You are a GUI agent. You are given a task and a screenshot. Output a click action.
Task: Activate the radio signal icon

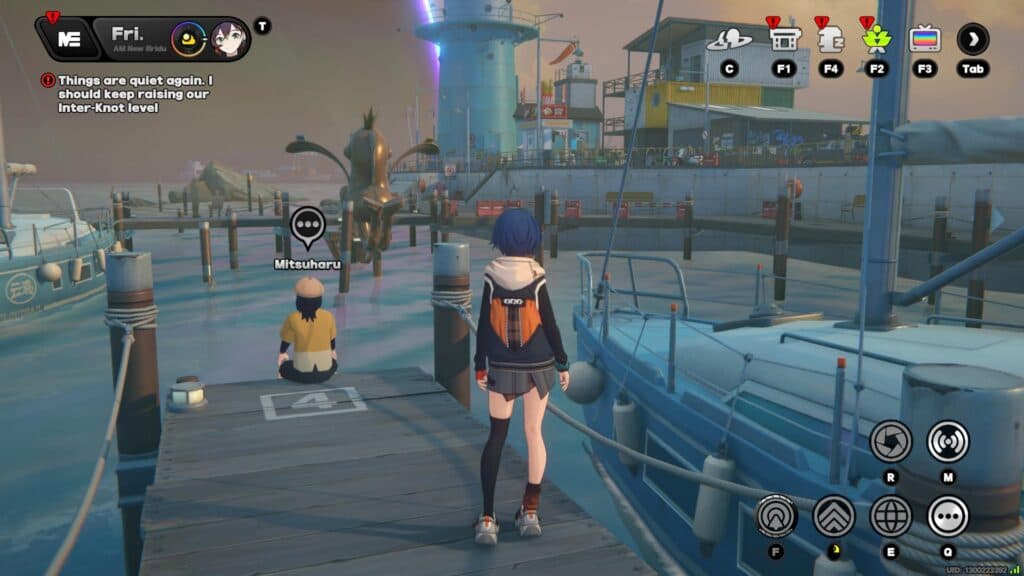pos(947,441)
